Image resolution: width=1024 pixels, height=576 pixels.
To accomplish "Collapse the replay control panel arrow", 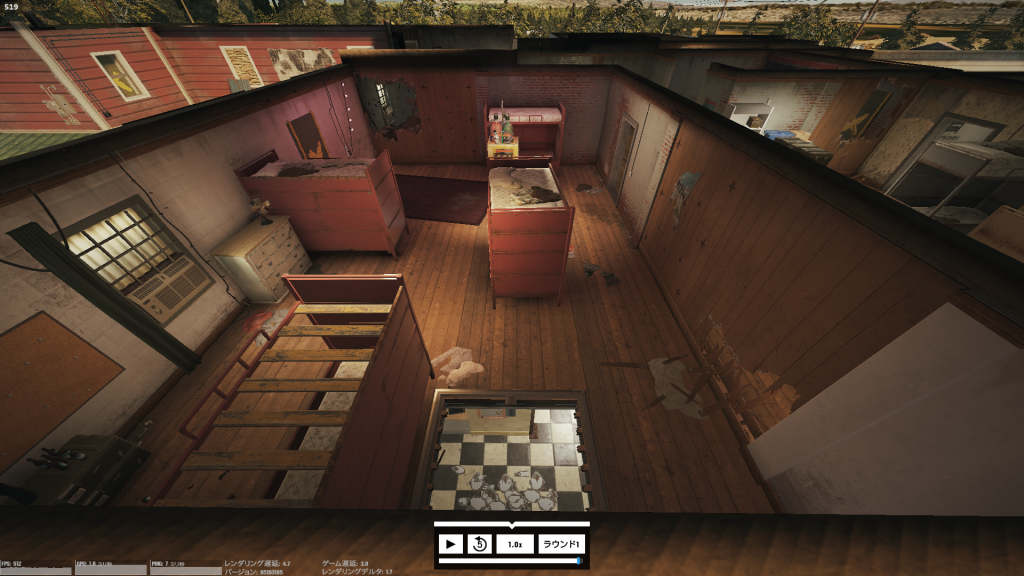I will pos(512,524).
